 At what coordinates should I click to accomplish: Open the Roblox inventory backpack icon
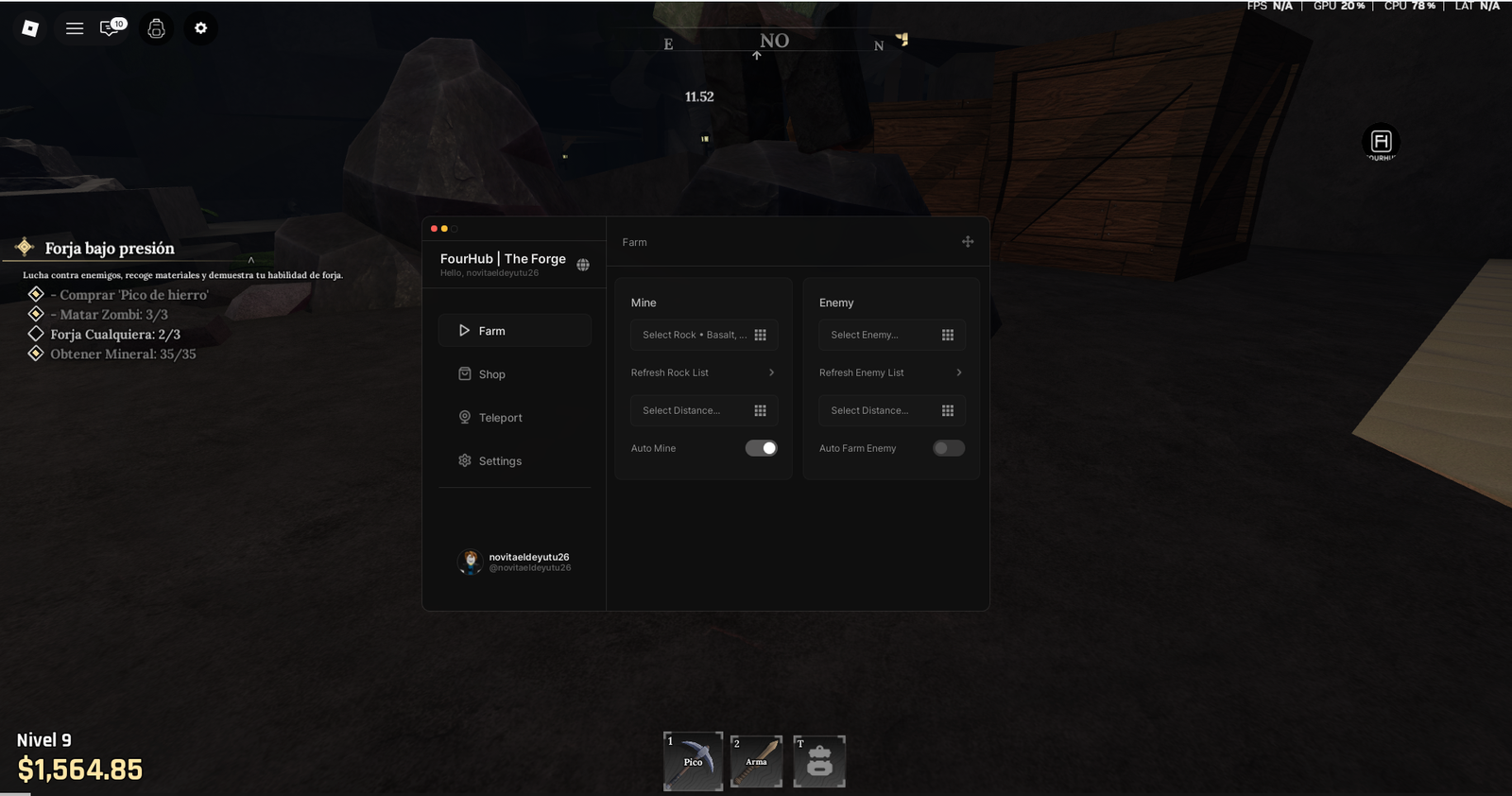coord(155,28)
